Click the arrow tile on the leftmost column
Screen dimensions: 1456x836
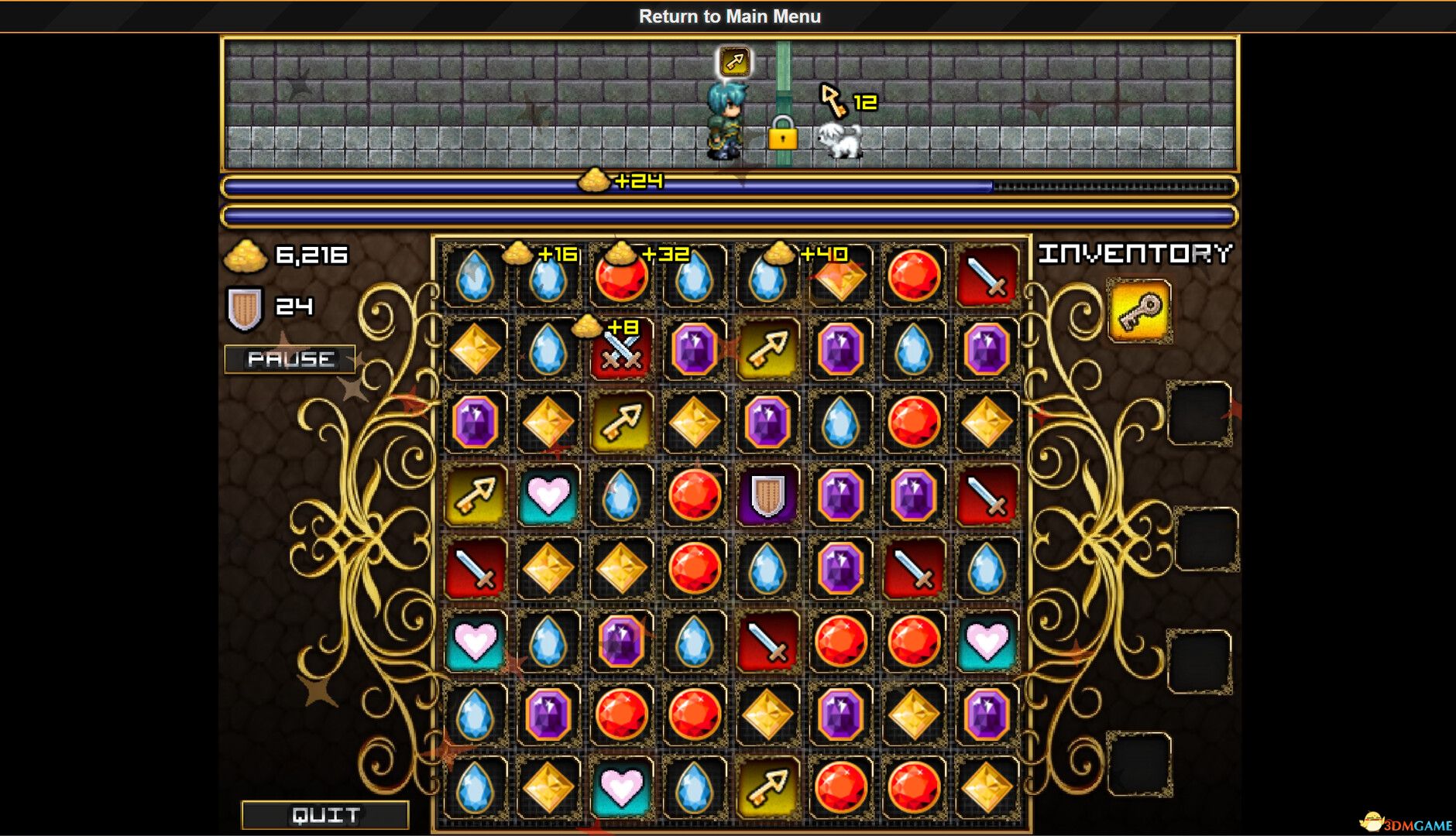[x=476, y=495]
